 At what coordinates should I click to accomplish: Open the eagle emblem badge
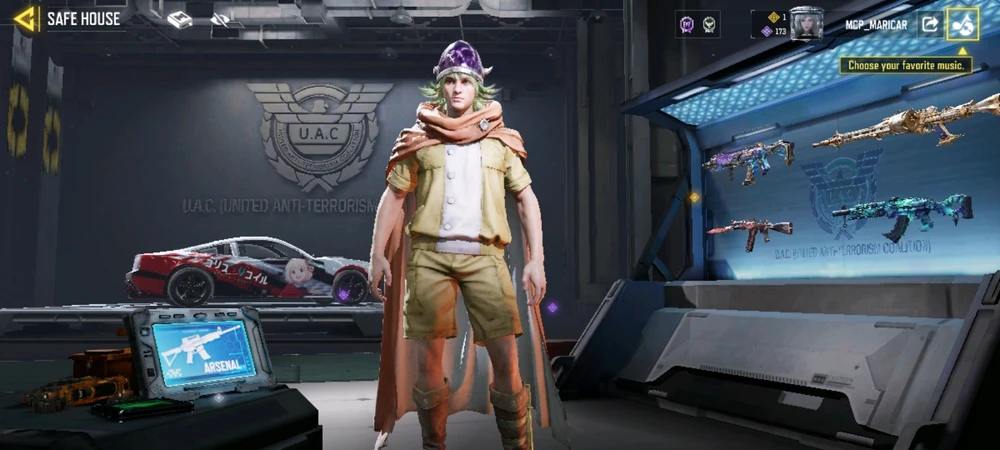(710, 24)
